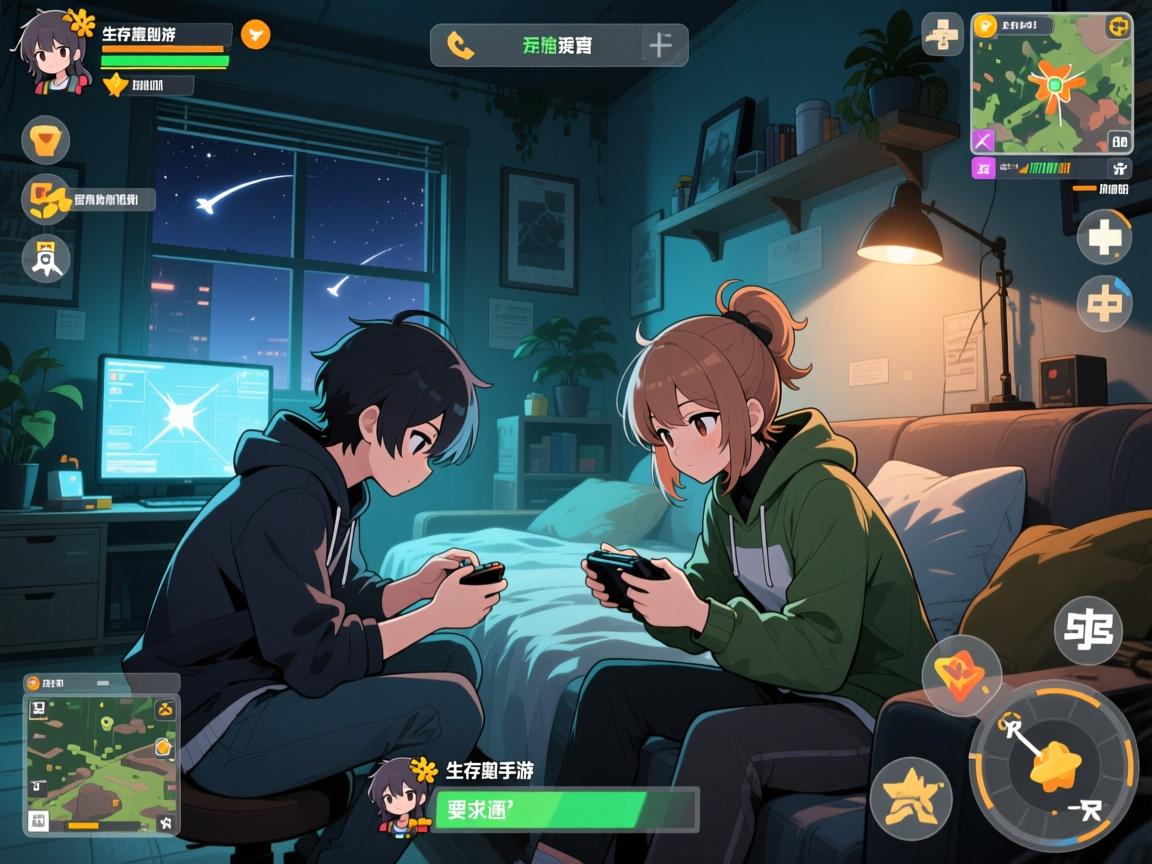Toggle the yellow button in minimap top-right corner
This screenshot has width=1152, height=864.
[1117, 27]
